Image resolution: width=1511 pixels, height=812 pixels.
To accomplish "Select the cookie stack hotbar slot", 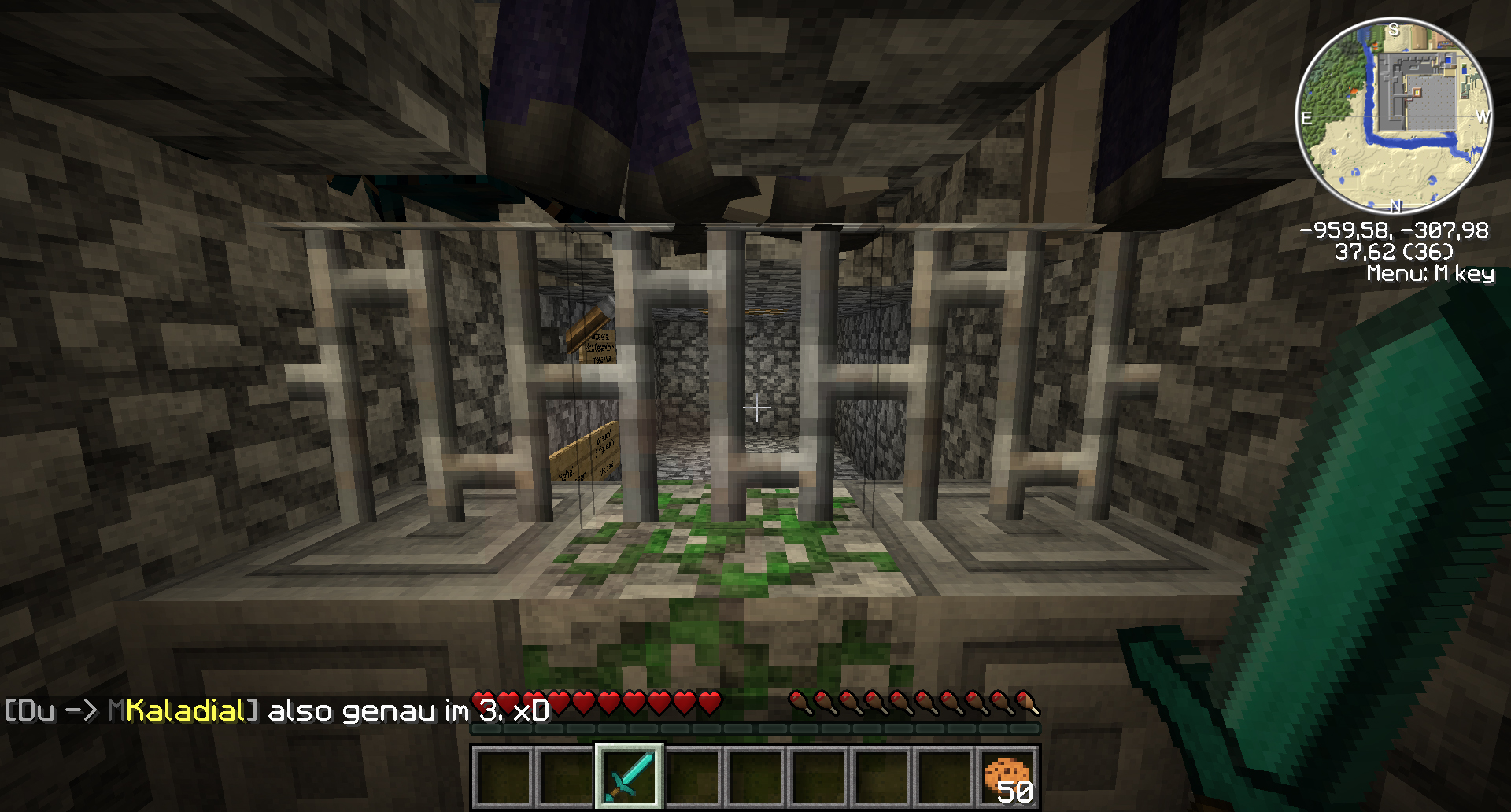I will [1007, 776].
